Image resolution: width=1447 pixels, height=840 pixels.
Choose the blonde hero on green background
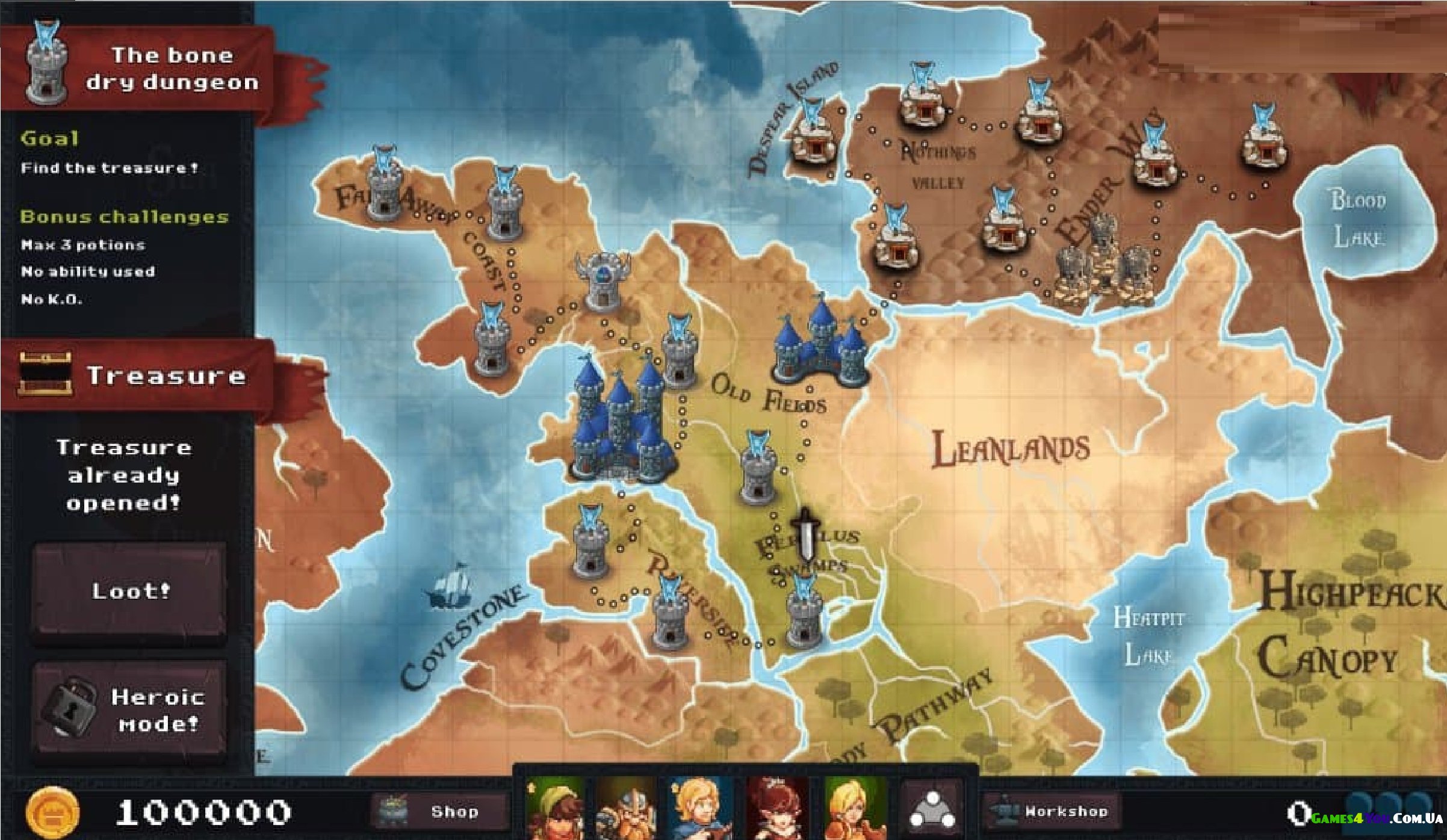point(854,808)
